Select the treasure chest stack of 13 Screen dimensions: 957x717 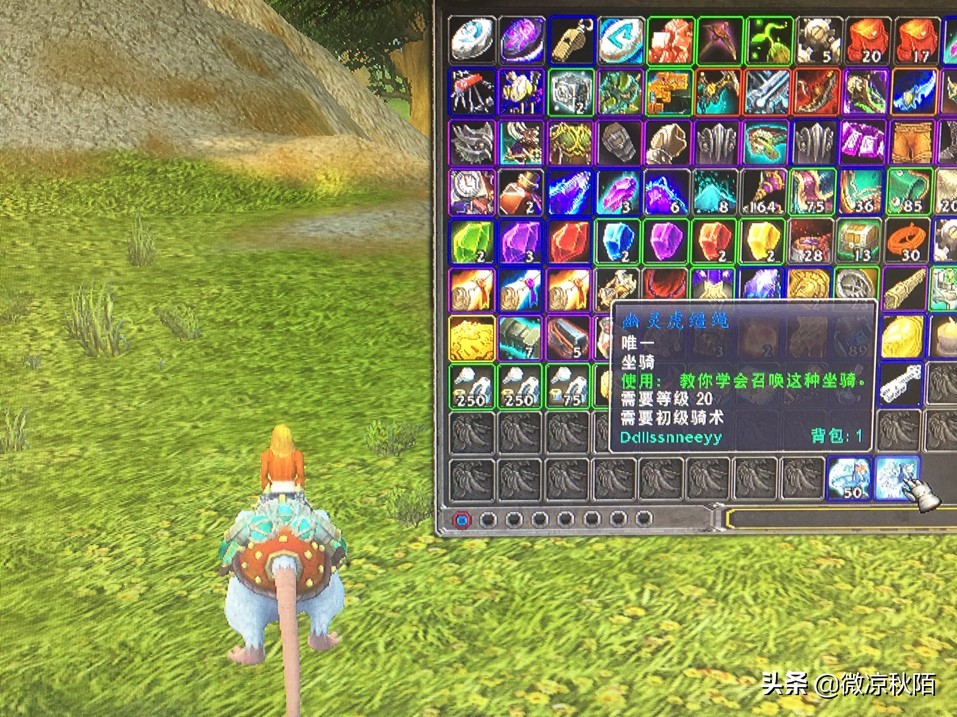point(858,241)
